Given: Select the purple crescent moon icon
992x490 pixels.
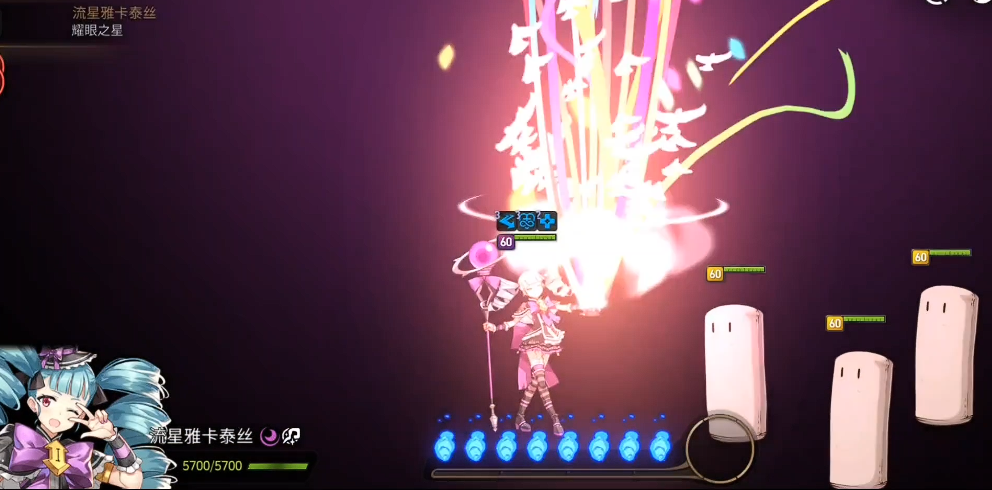Looking at the screenshot, I should click(269, 436).
